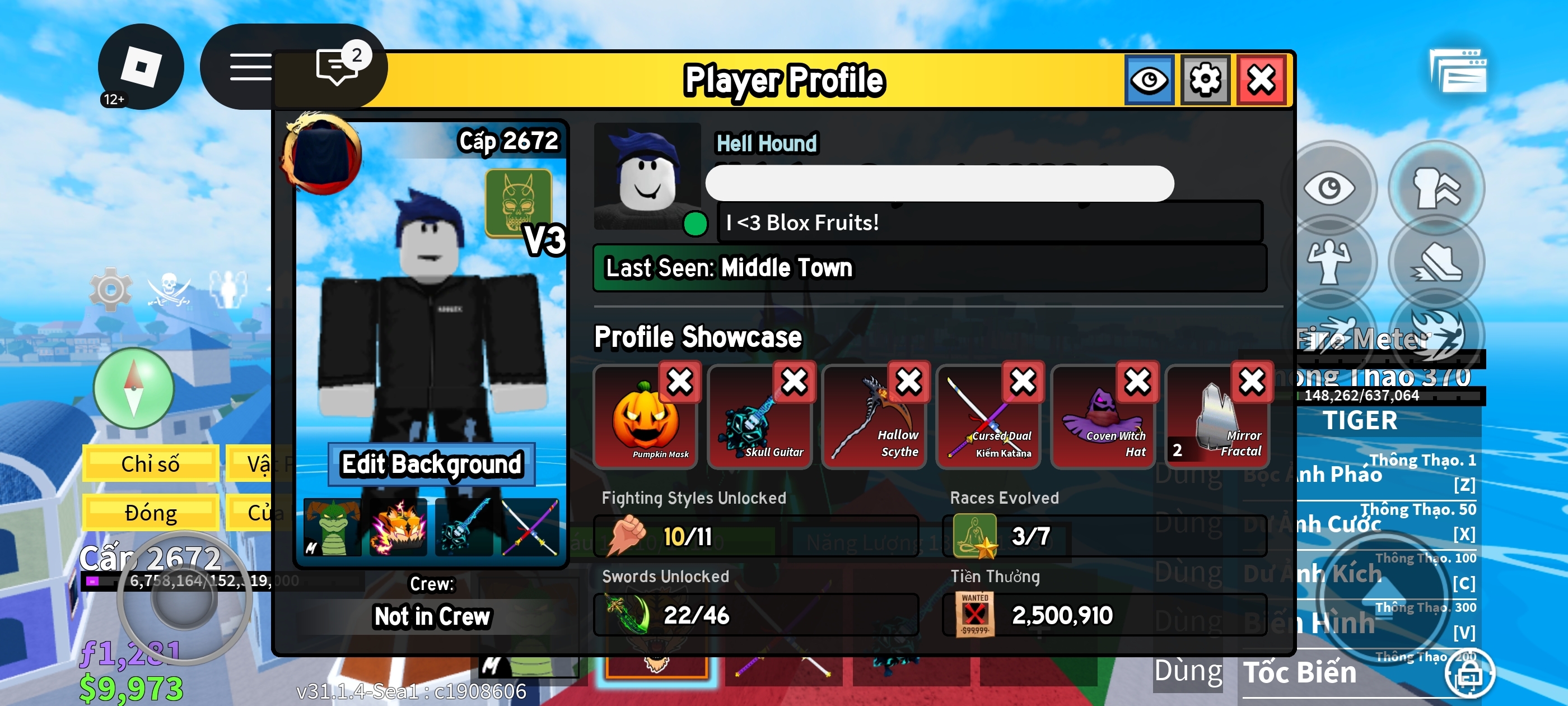Click the green compass icon

(133, 388)
